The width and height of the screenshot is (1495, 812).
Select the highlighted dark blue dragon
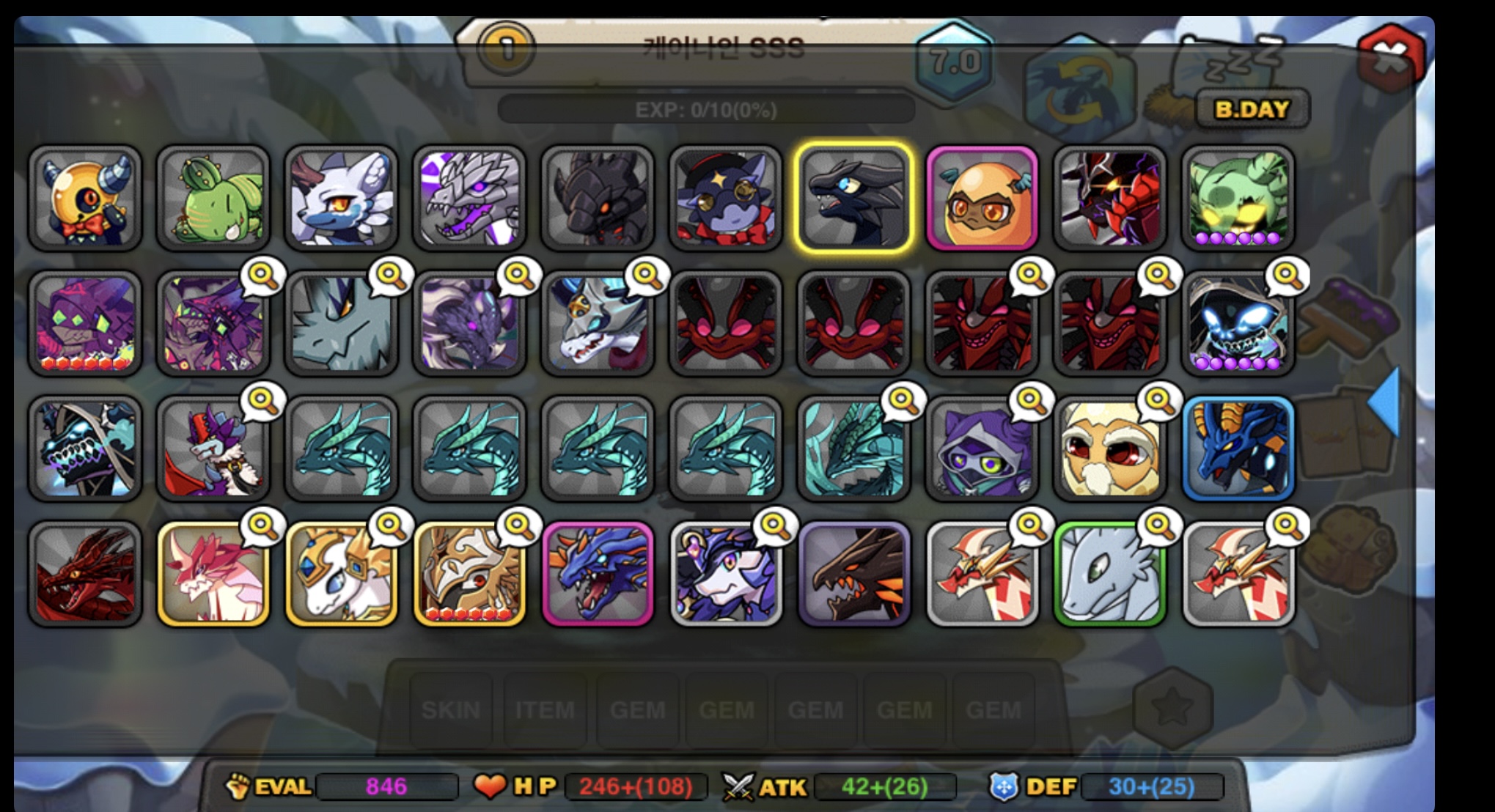pos(854,198)
